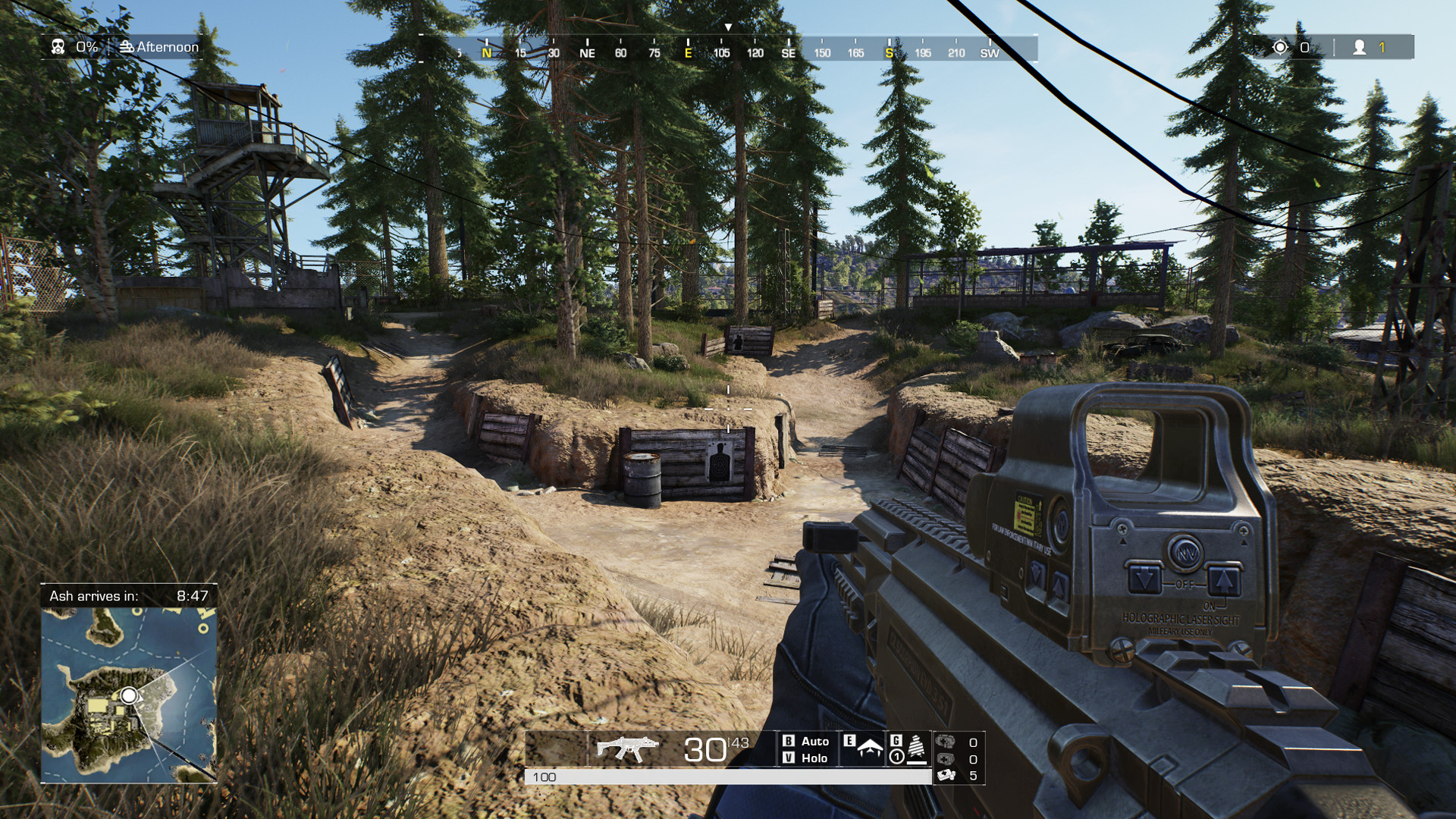
Task: Click the gas mask icon showing 0%
Action: point(57,47)
